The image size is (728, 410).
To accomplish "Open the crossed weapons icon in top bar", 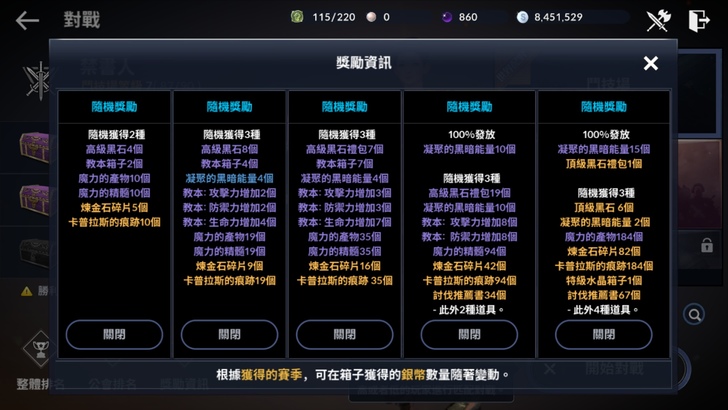I will tap(657, 20).
